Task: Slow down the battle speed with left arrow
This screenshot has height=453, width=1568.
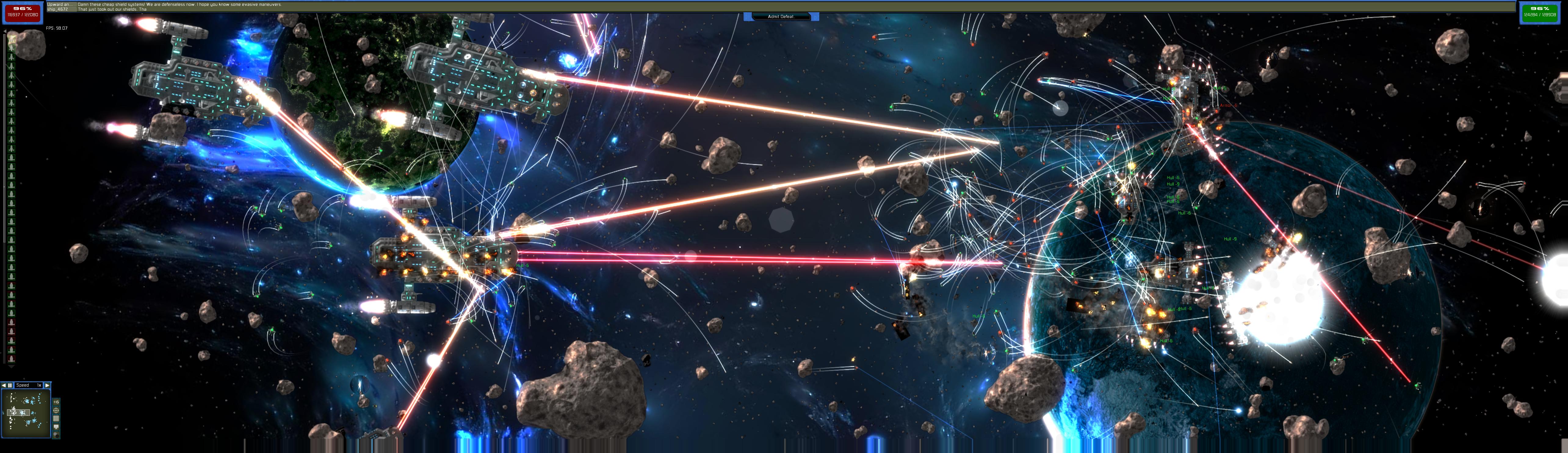Action: click(4, 386)
